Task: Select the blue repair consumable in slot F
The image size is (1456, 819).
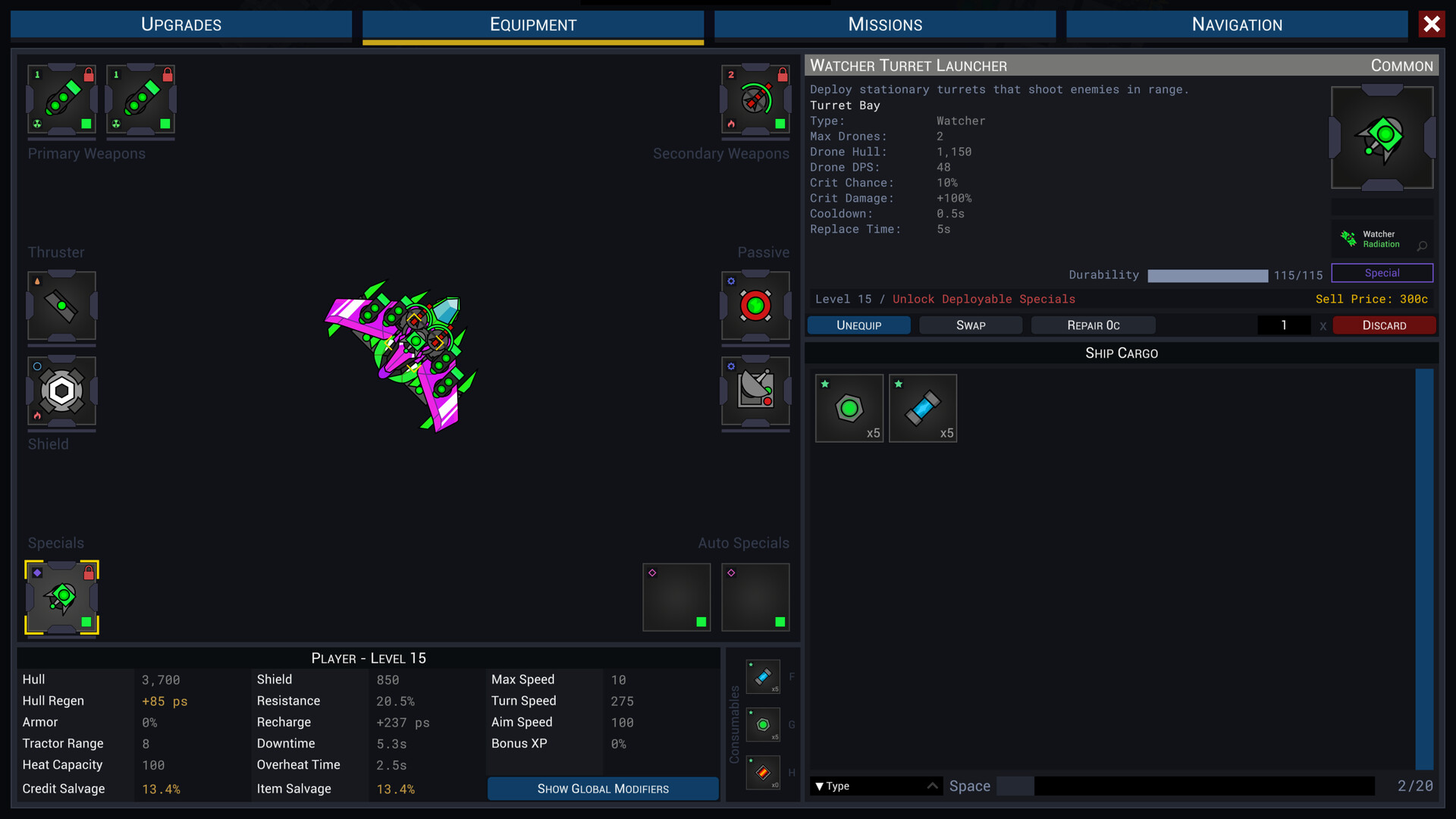Action: pos(764,676)
